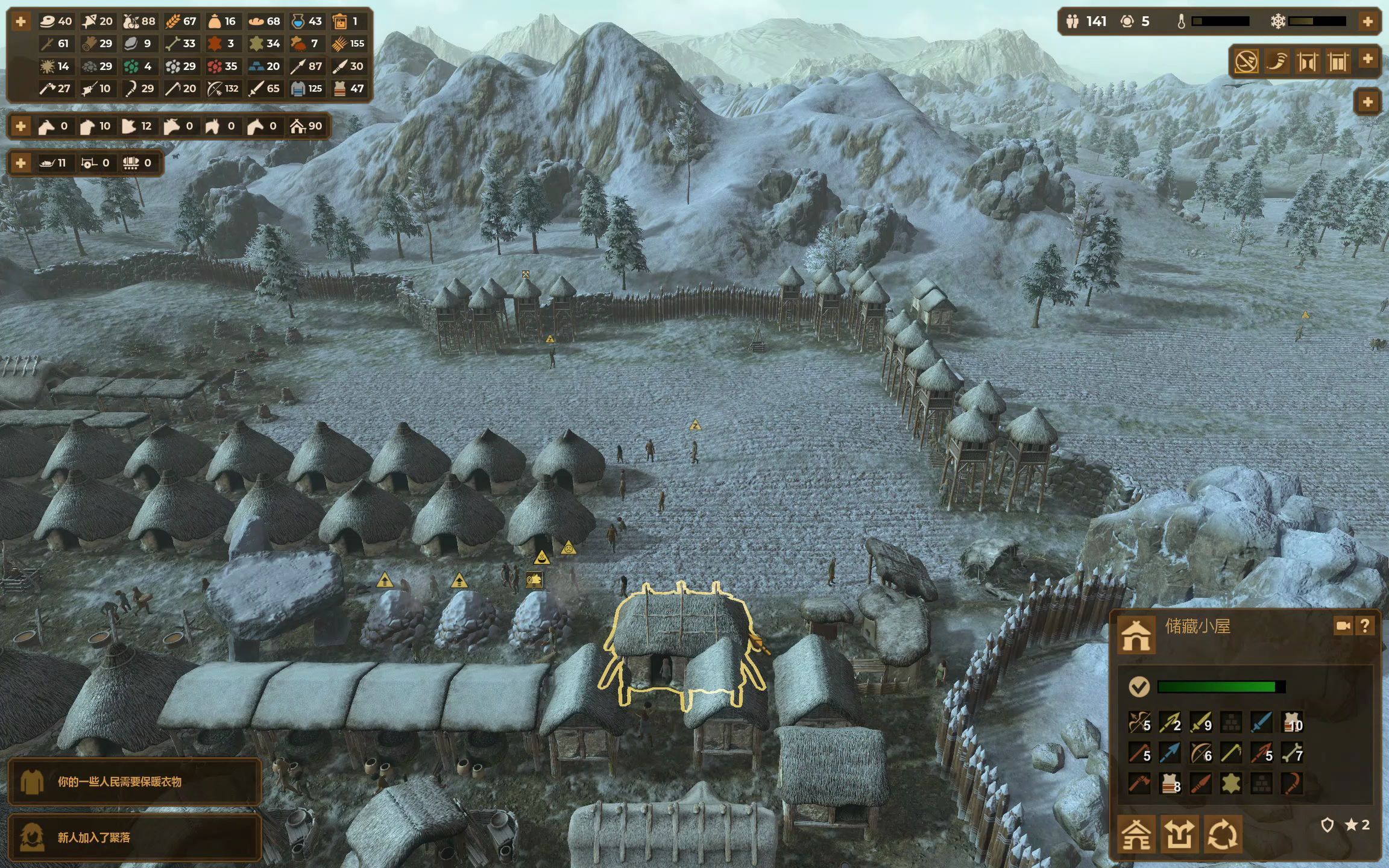Open the new settler joined notification
1389x868 pixels.
coord(134,837)
